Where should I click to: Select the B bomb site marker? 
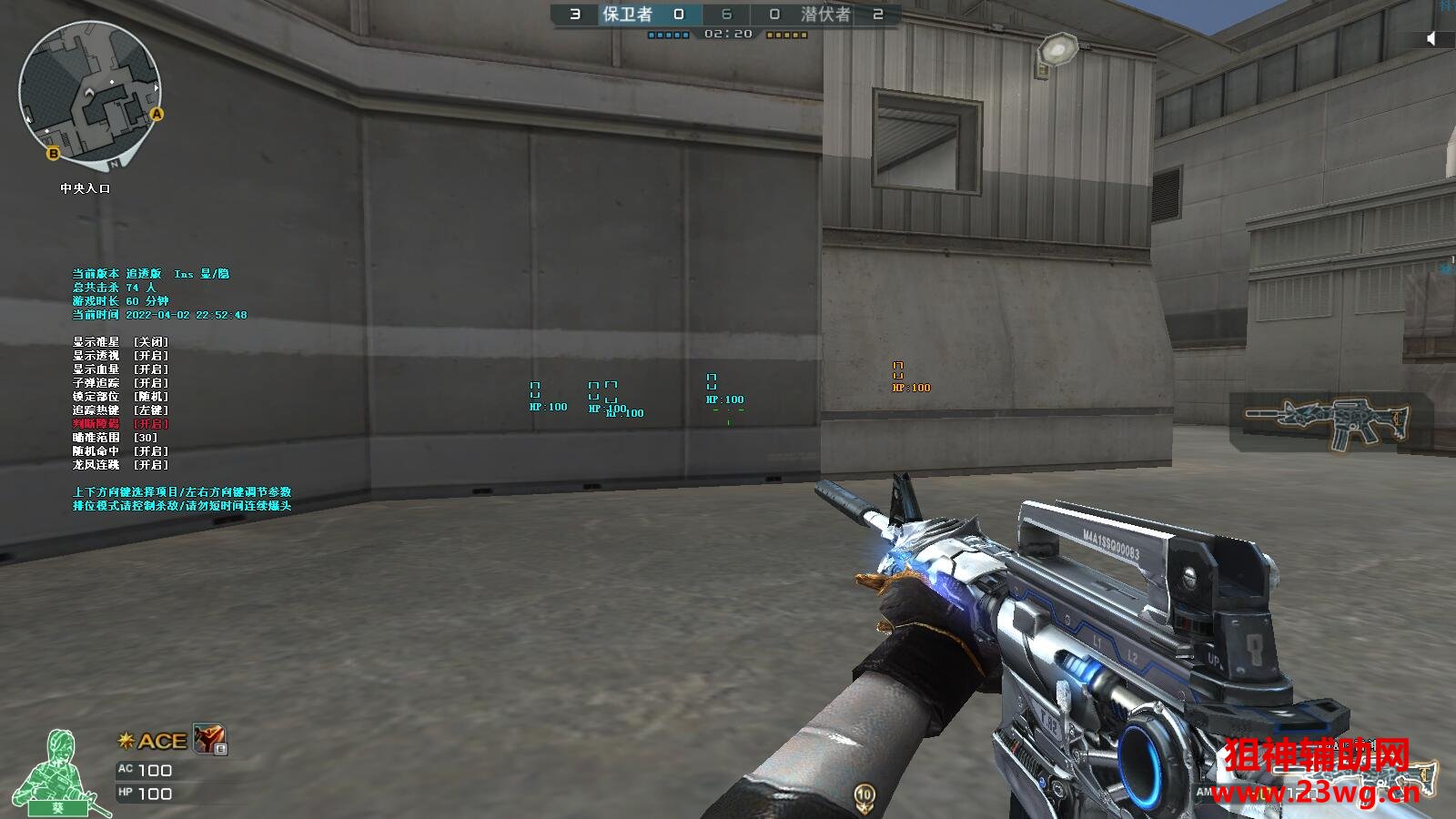[x=53, y=154]
